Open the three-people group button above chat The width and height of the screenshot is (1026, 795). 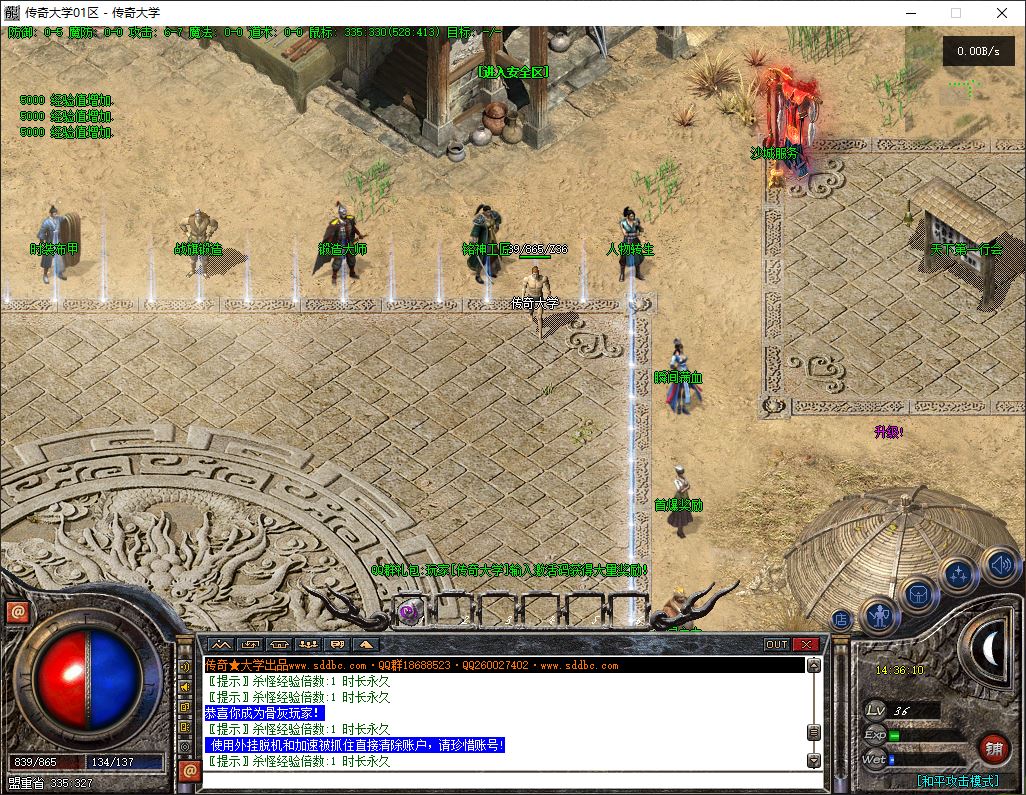click(x=308, y=645)
